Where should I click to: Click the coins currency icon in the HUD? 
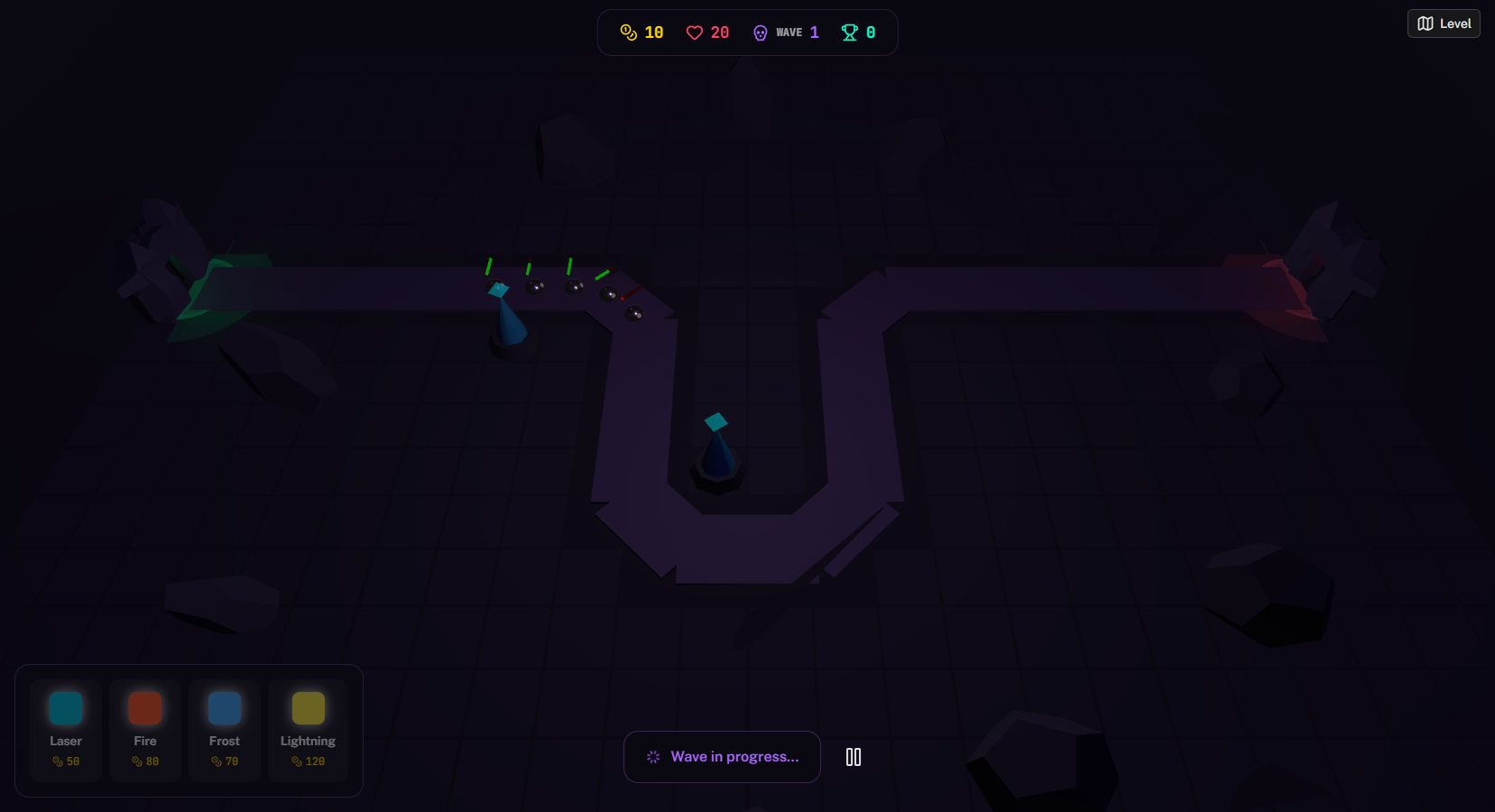point(628,32)
